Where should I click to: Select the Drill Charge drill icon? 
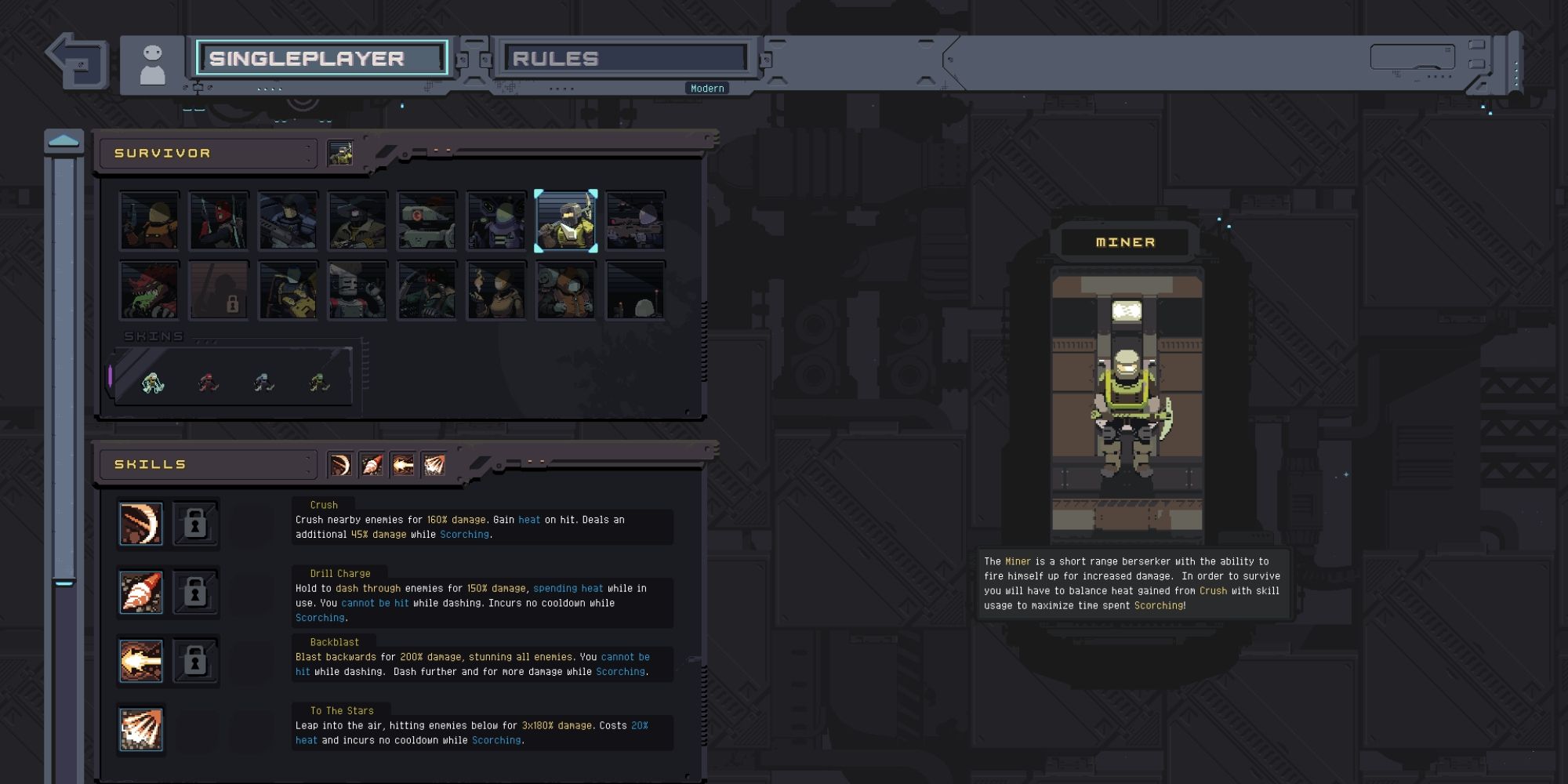pyautogui.click(x=140, y=593)
